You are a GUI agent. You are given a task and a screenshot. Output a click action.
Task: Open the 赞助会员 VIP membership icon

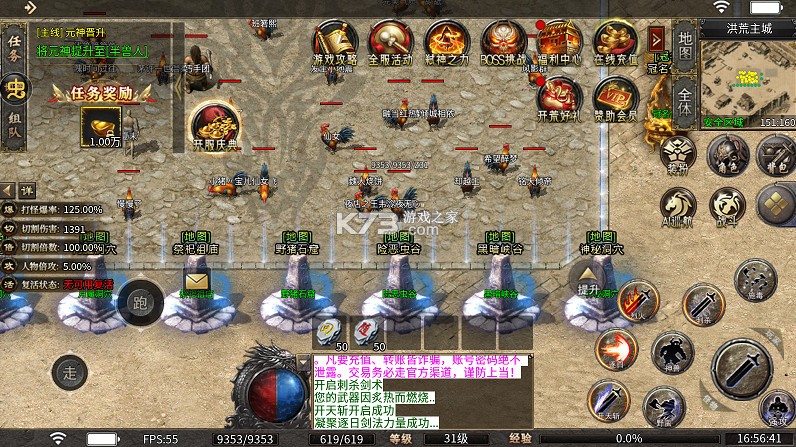(615, 97)
